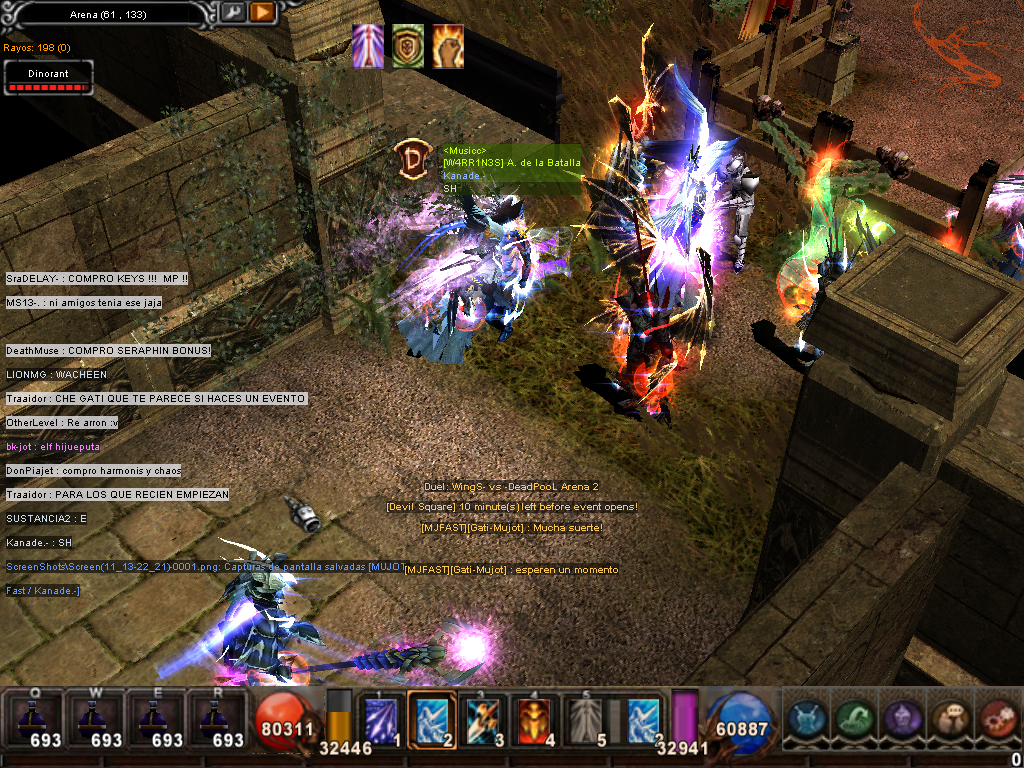The width and height of the screenshot is (1024, 768).
Task: Open the red gears system menu
Action: pos(994,719)
